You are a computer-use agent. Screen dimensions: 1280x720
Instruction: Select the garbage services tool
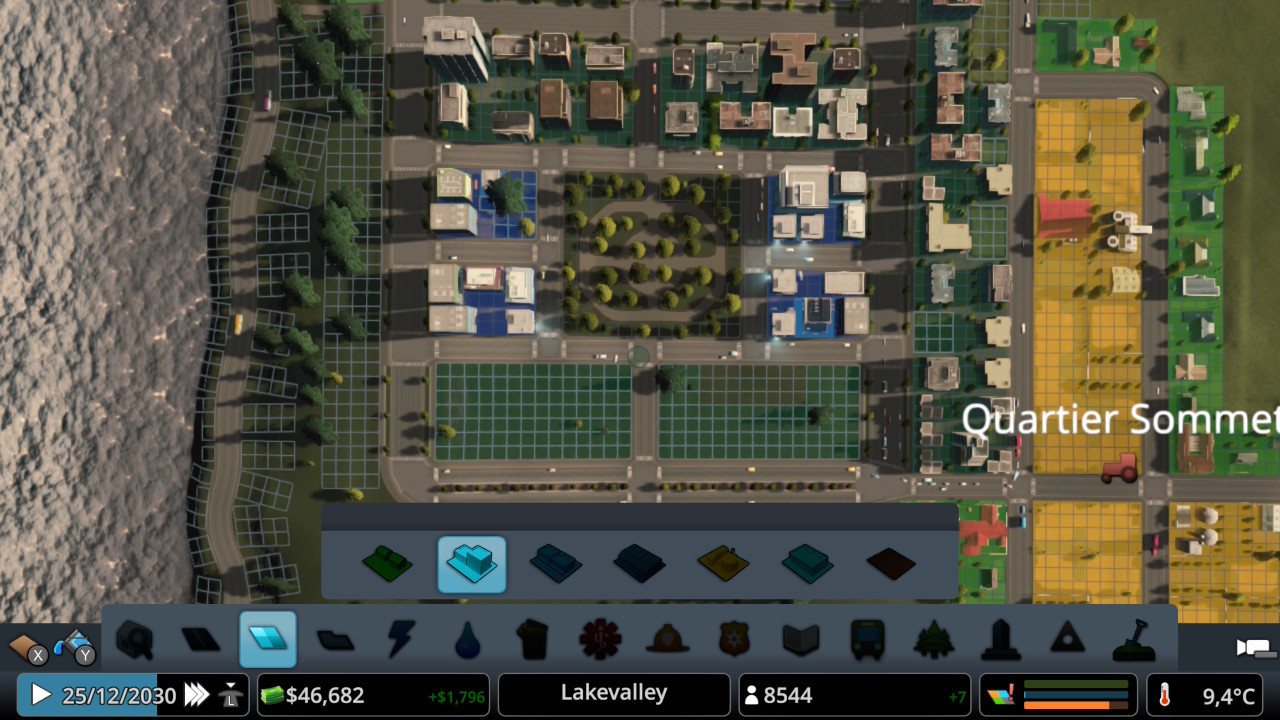pos(534,640)
